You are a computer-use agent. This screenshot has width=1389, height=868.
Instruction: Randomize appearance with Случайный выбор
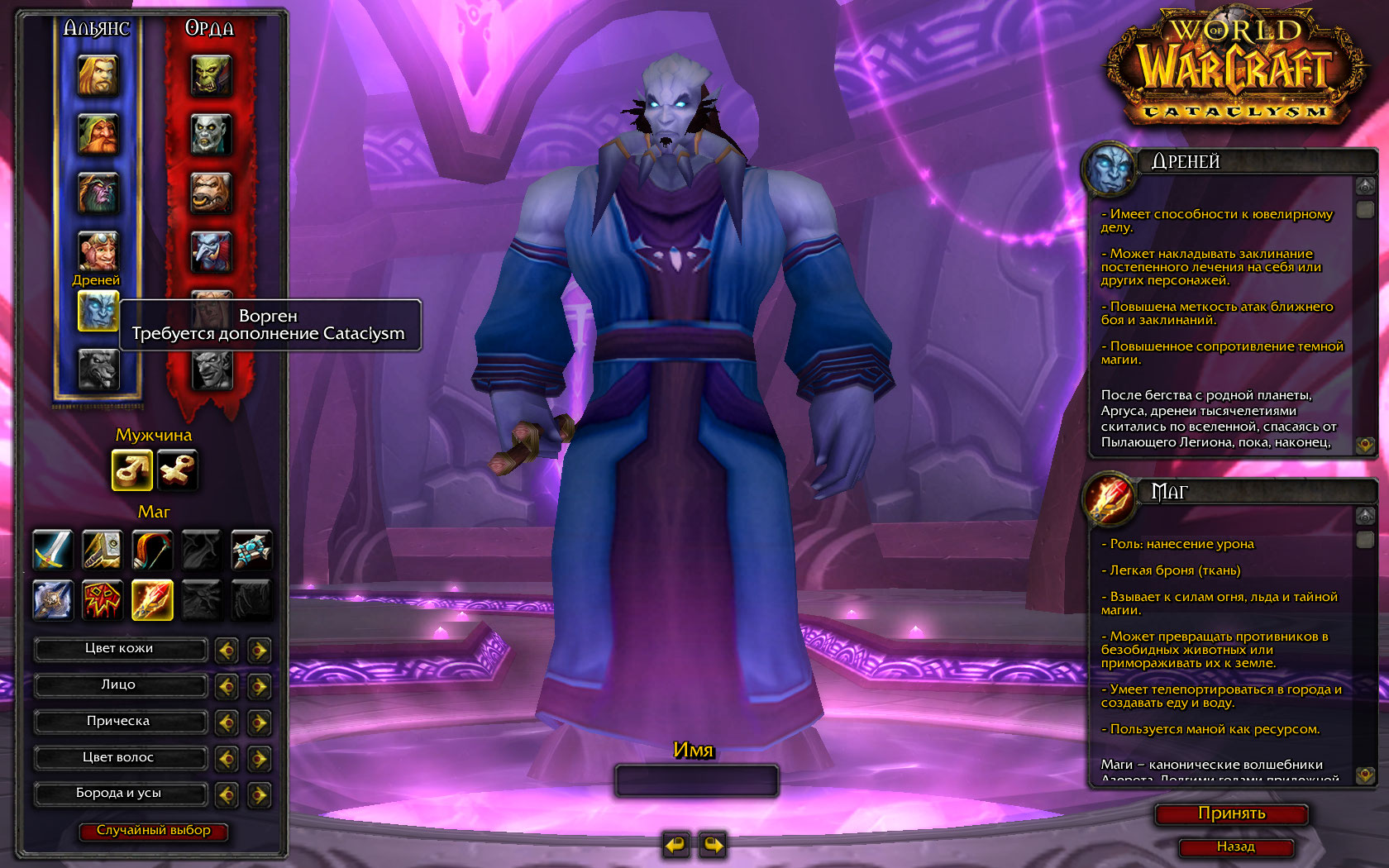(x=153, y=831)
